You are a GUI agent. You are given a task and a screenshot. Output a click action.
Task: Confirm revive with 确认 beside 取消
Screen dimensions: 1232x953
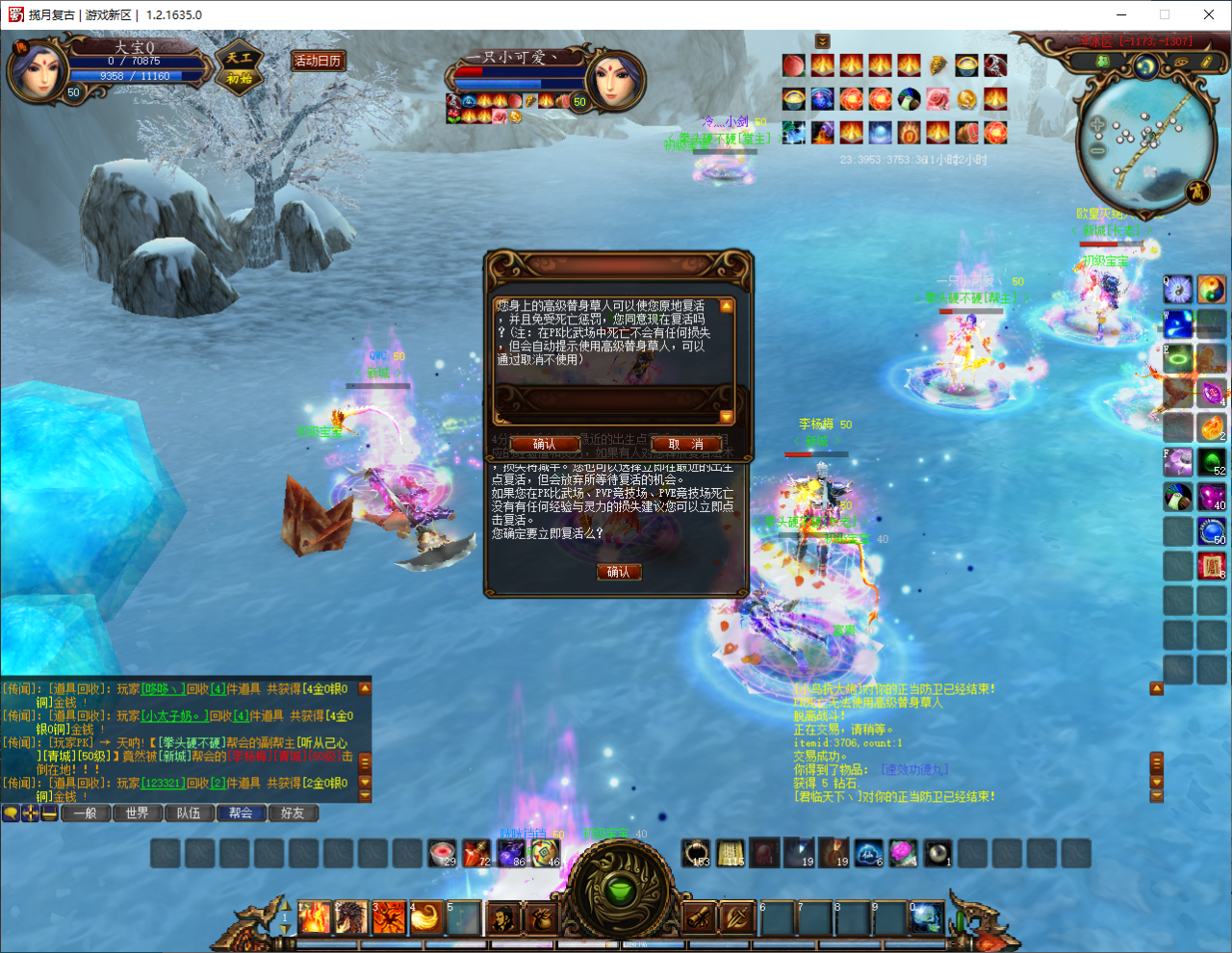[x=544, y=444]
